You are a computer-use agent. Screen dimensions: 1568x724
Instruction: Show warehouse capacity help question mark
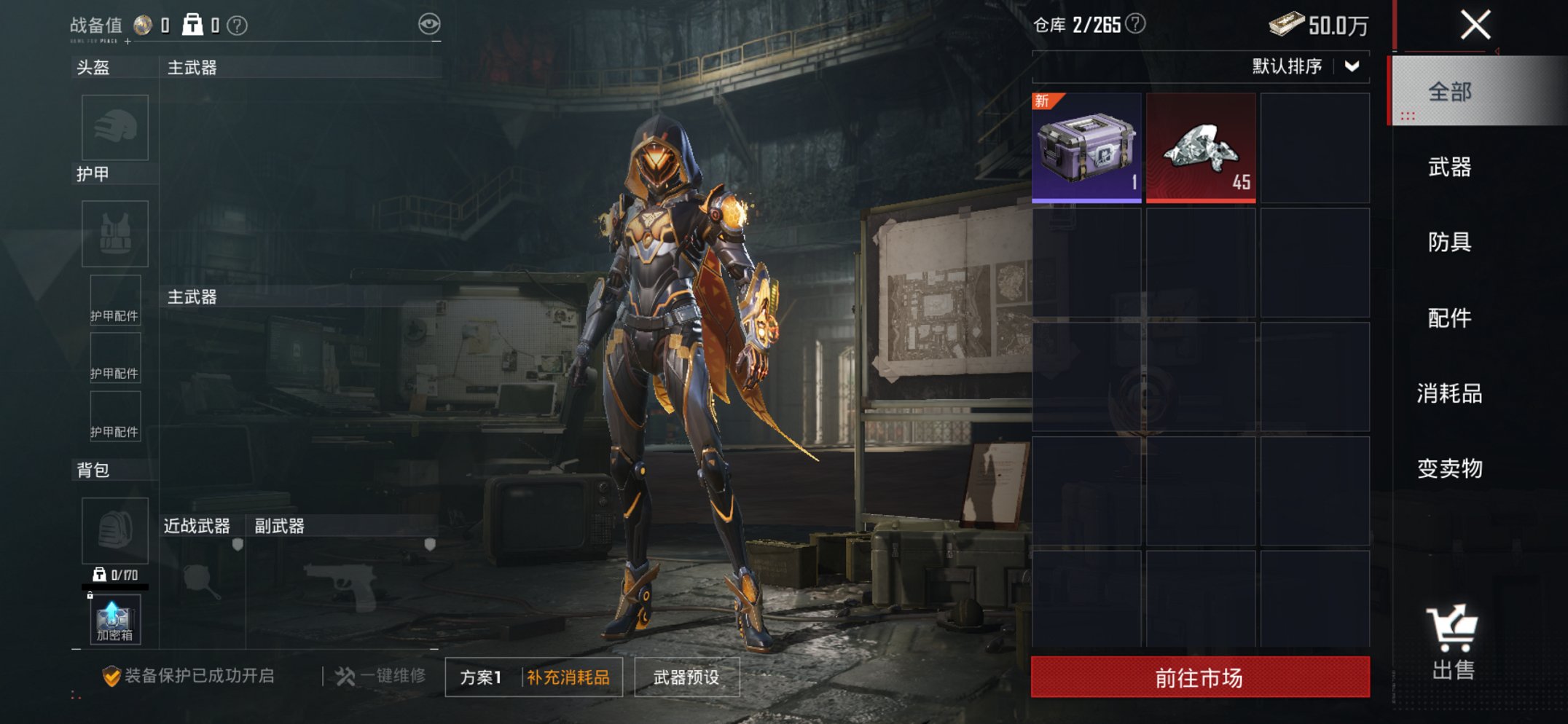(x=1135, y=24)
